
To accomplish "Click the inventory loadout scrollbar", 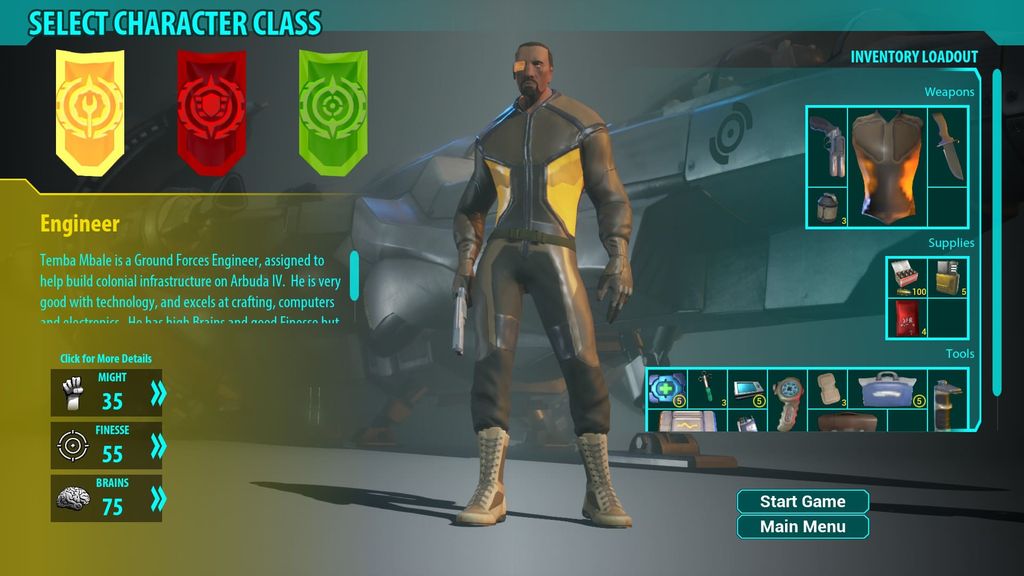I will (x=996, y=232).
